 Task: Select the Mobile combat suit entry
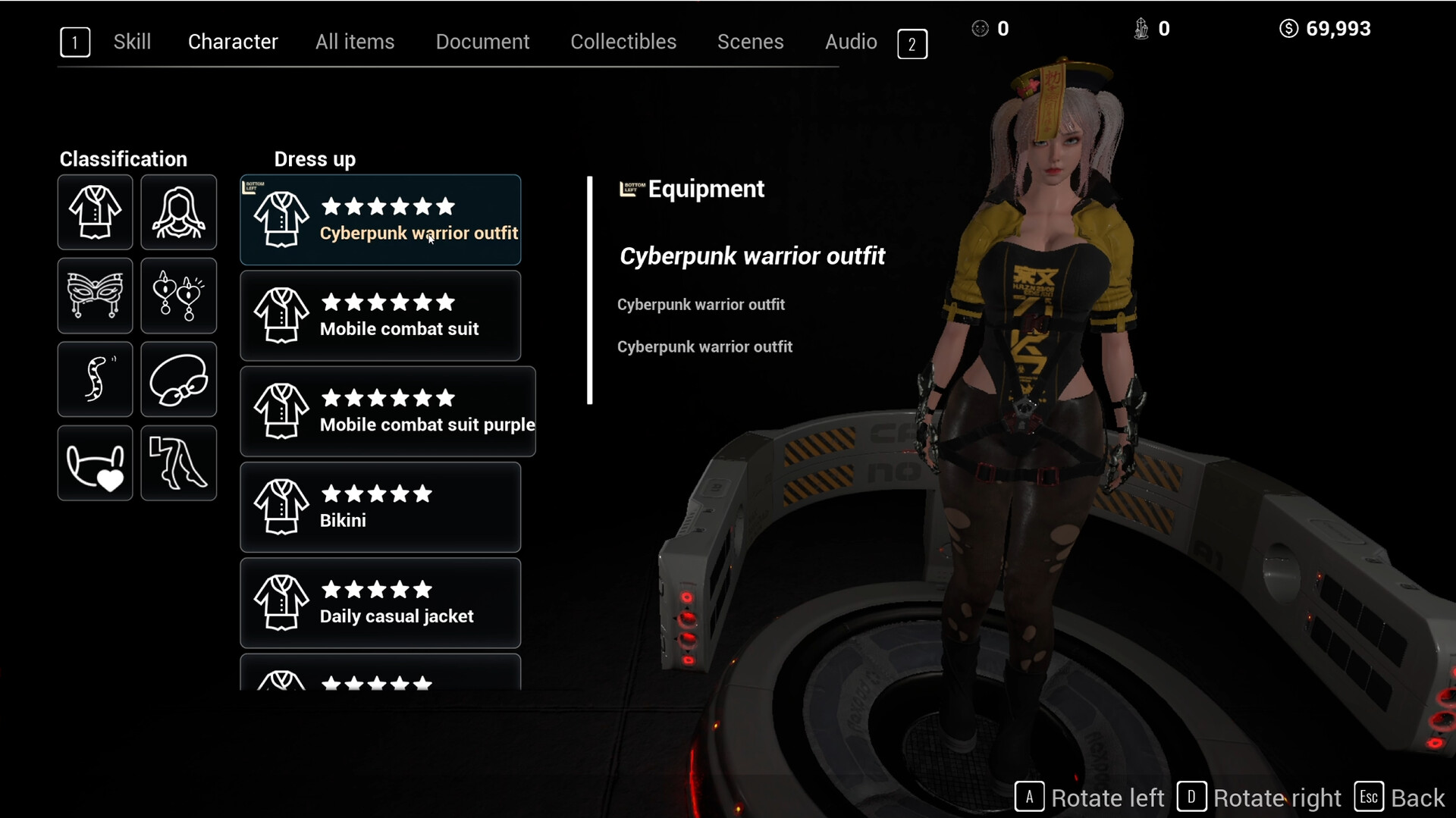(x=381, y=315)
